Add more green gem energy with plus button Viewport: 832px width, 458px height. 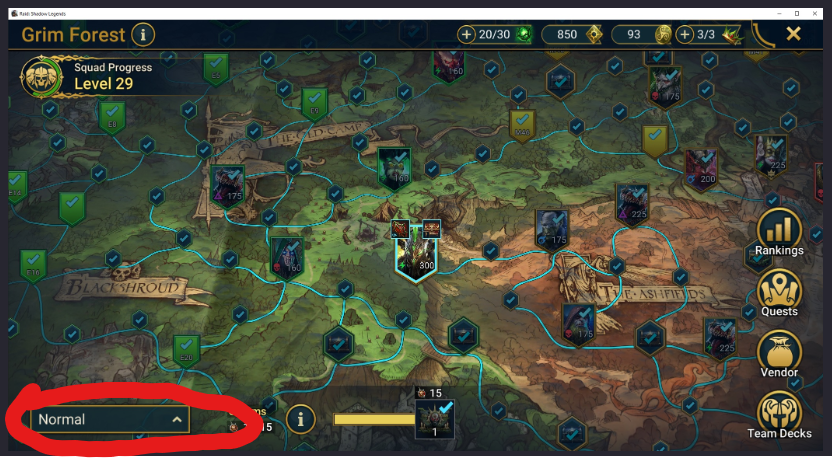point(467,34)
